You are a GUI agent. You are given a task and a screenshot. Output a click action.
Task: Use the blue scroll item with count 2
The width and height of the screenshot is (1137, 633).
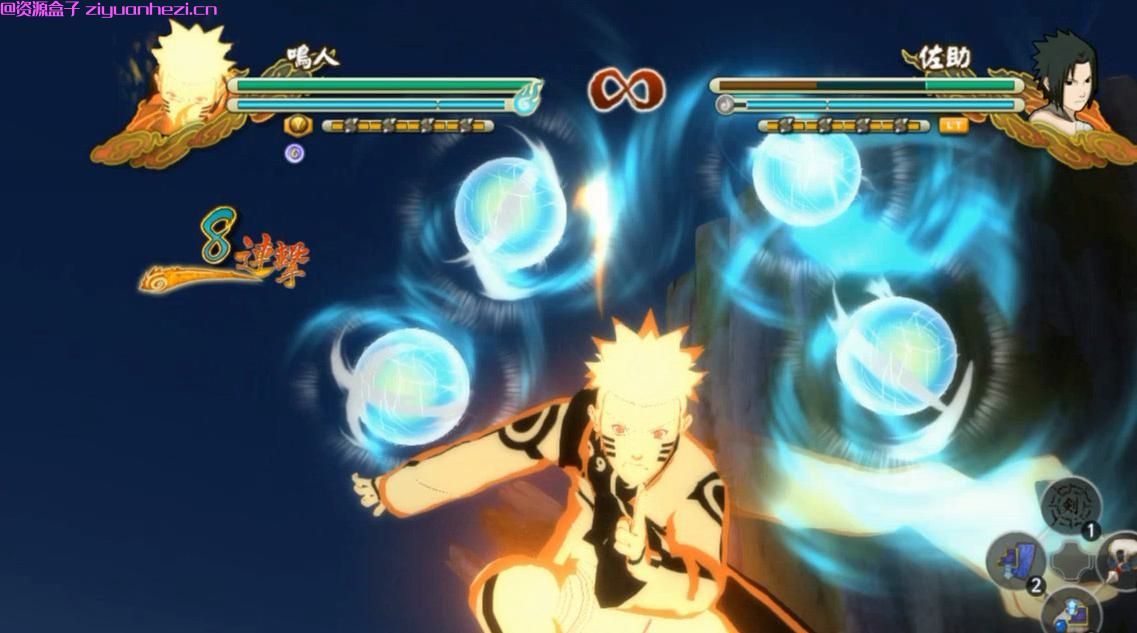tap(1016, 561)
